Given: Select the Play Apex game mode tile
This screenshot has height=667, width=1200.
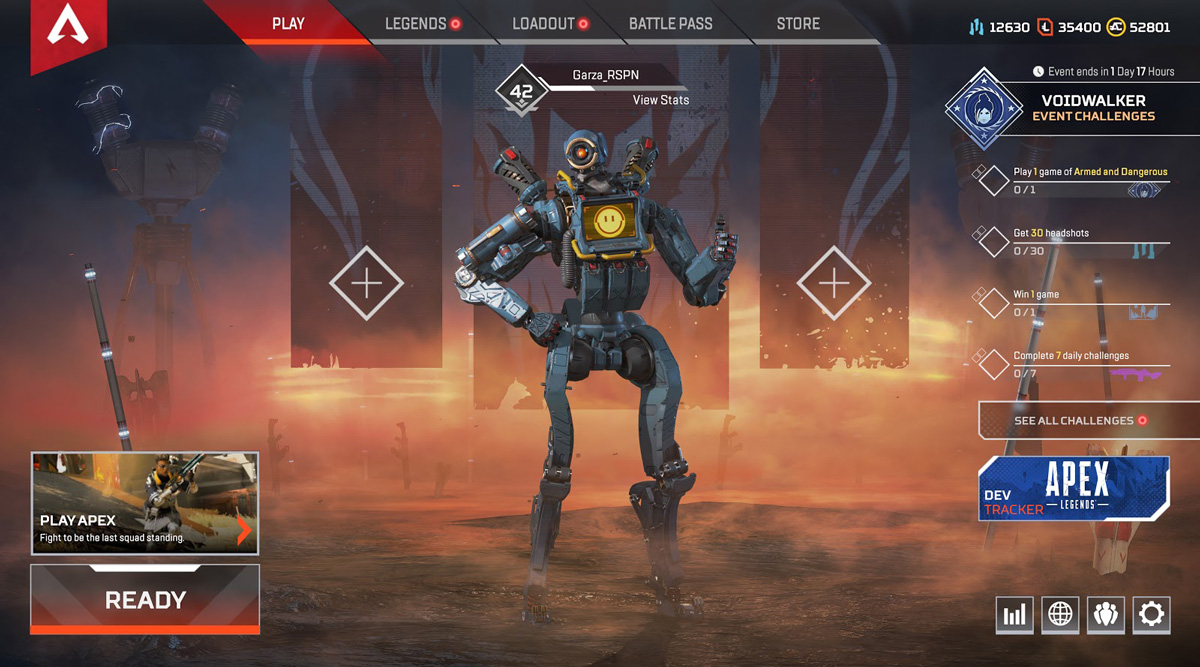Looking at the screenshot, I should pos(145,503).
